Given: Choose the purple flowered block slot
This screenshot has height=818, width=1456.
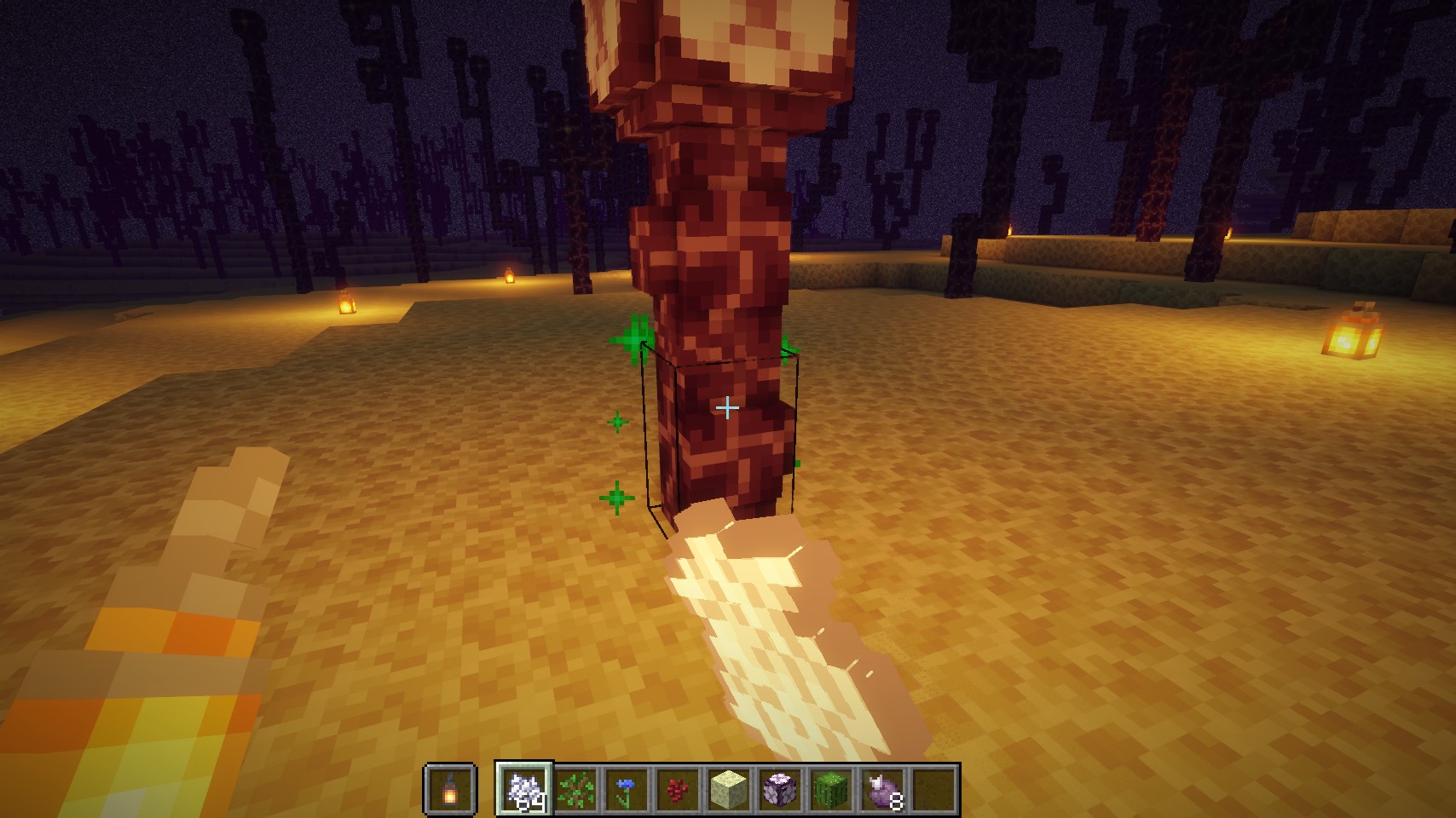Looking at the screenshot, I should [x=780, y=788].
